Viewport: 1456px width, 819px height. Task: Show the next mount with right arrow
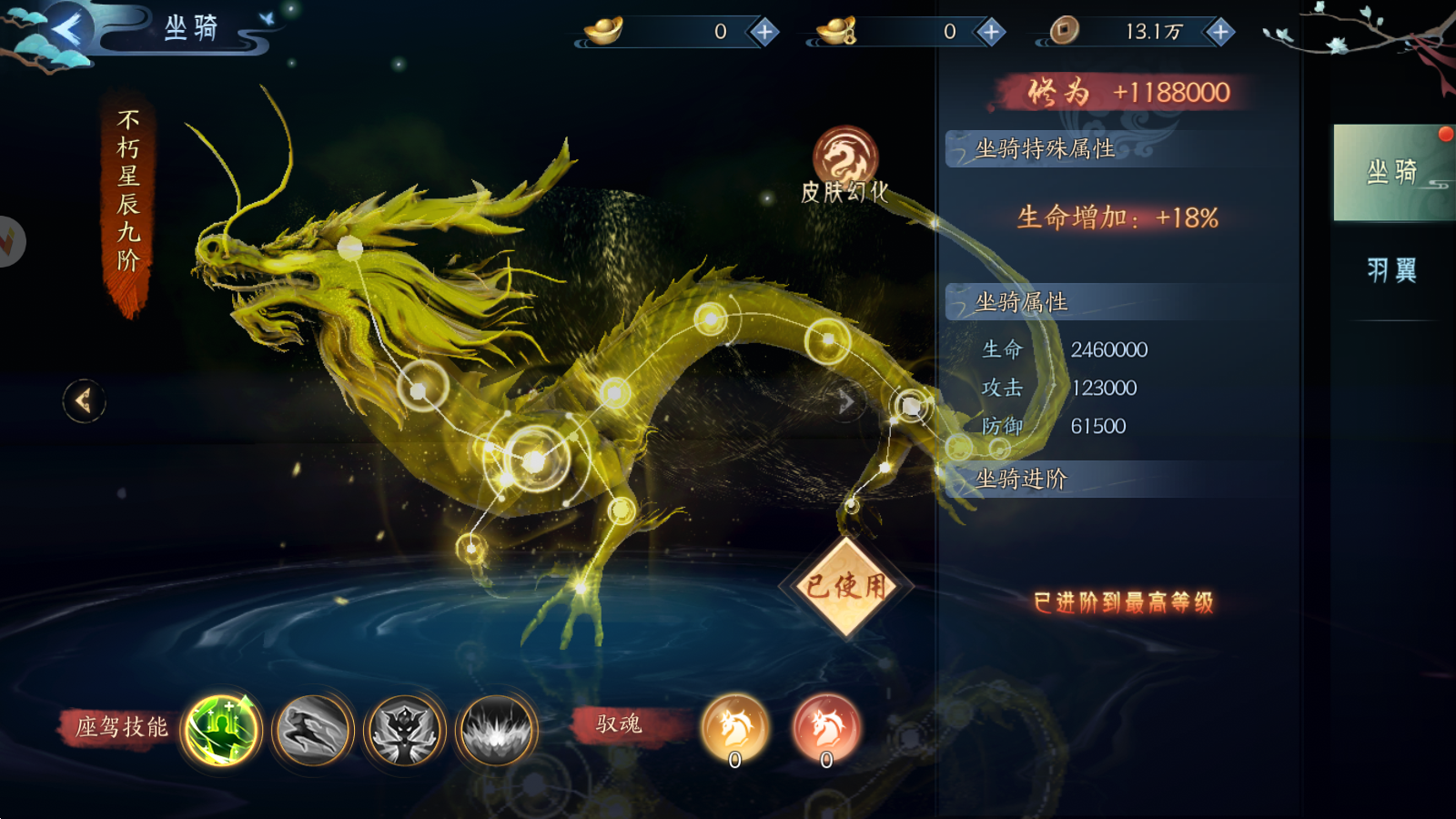click(847, 400)
